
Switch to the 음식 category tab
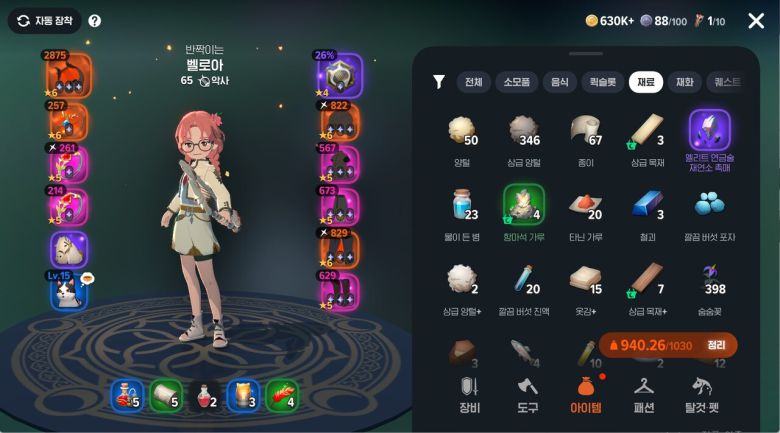click(559, 82)
